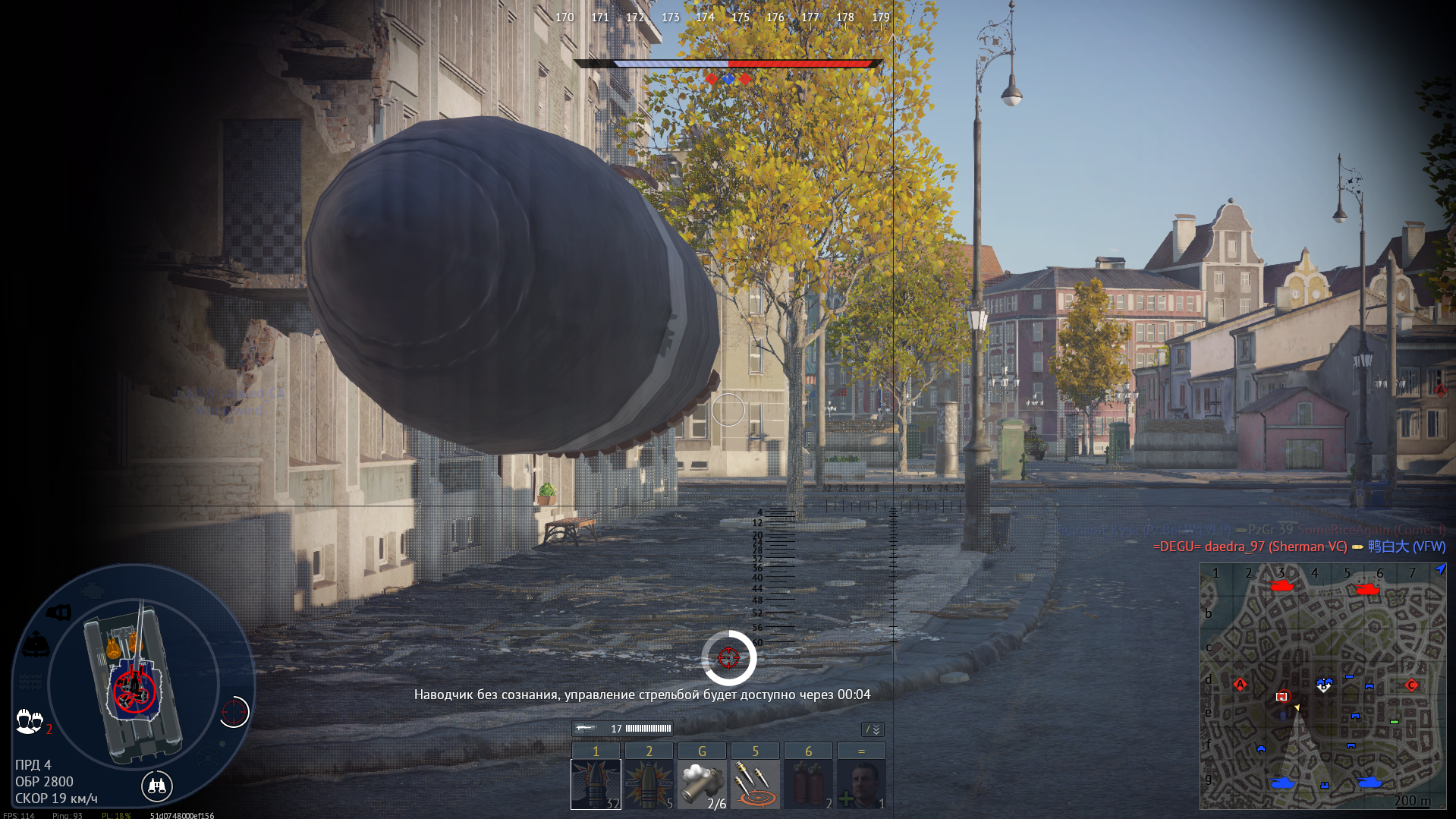Image resolution: width=1456 pixels, height=819 pixels.
Task: Use the fire extinguisher slot
Action: click(x=808, y=784)
